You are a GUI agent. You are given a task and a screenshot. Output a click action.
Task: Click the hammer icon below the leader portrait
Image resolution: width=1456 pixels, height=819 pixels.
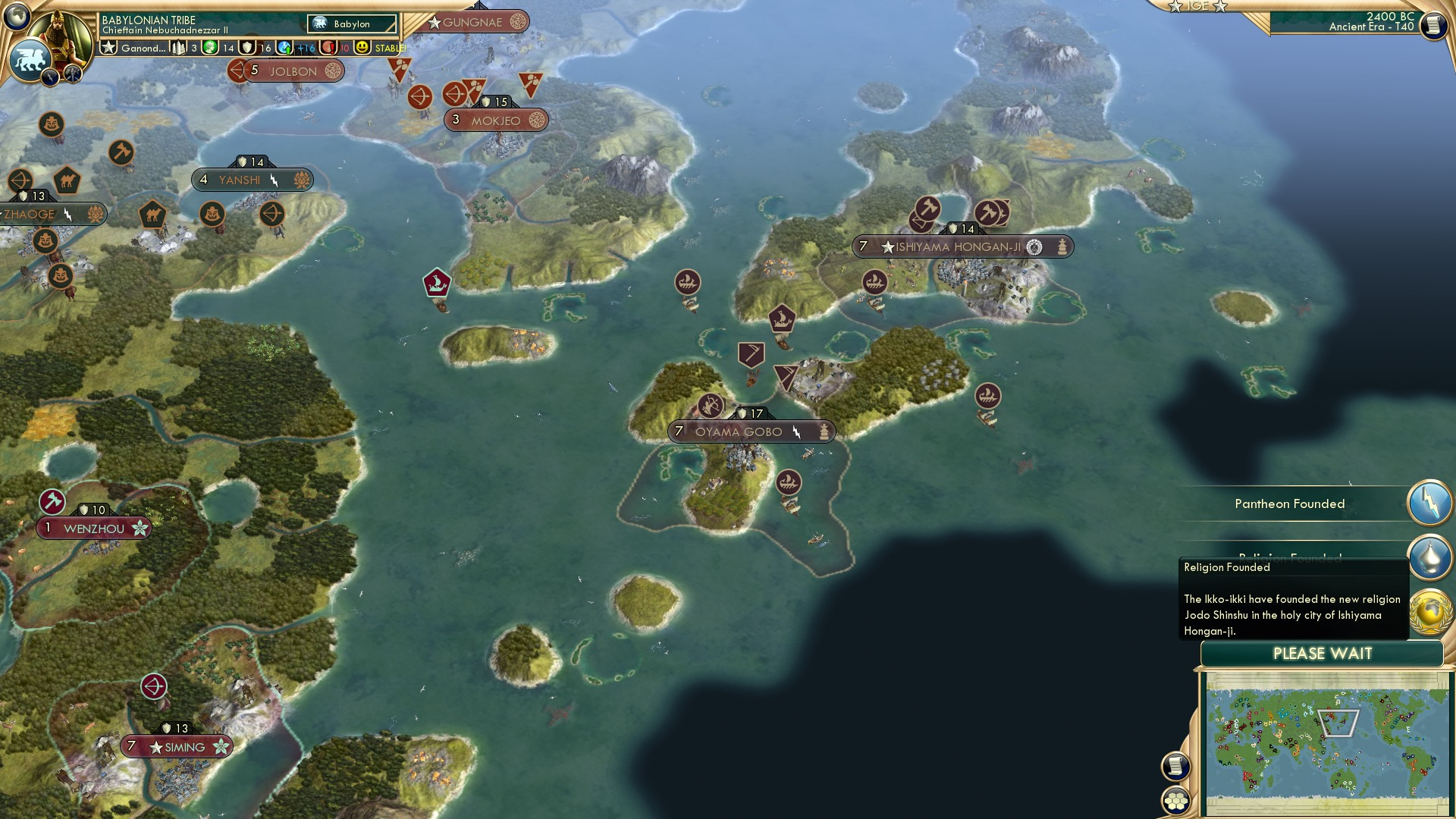coord(72,72)
